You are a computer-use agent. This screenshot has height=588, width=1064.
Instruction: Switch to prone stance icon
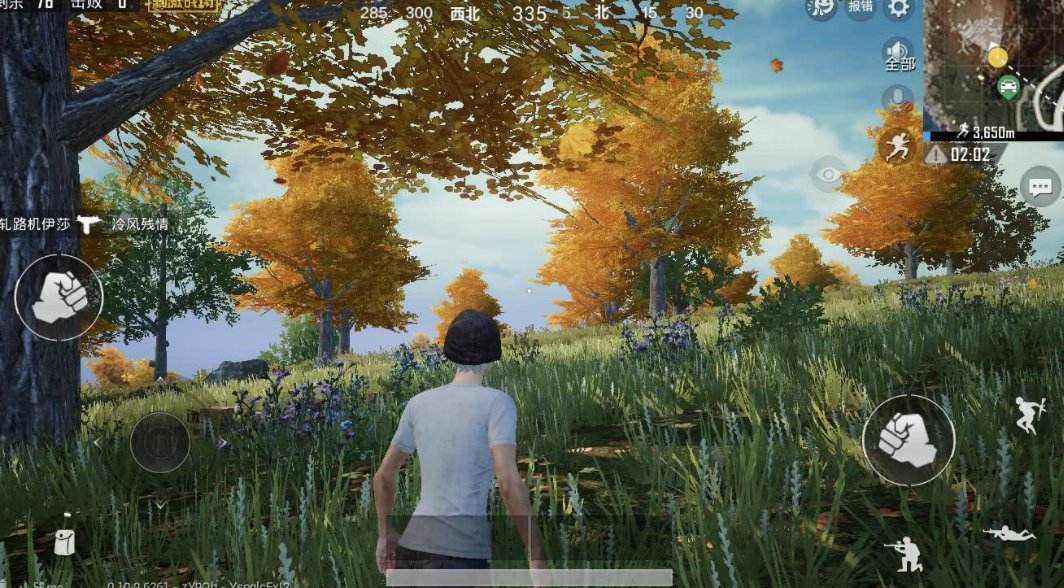pos(1009,533)
